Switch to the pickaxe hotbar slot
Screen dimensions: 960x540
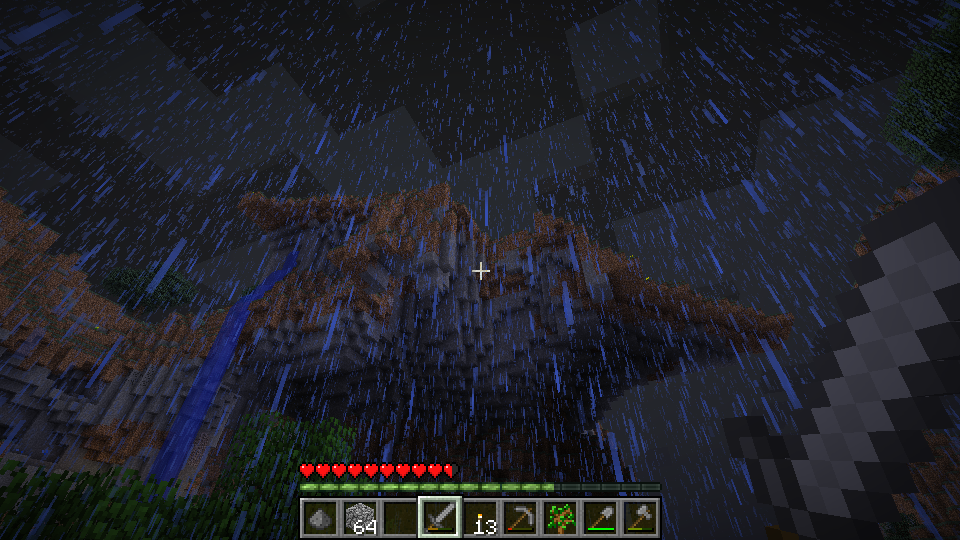pyautogui.click(x=520, y=518)
